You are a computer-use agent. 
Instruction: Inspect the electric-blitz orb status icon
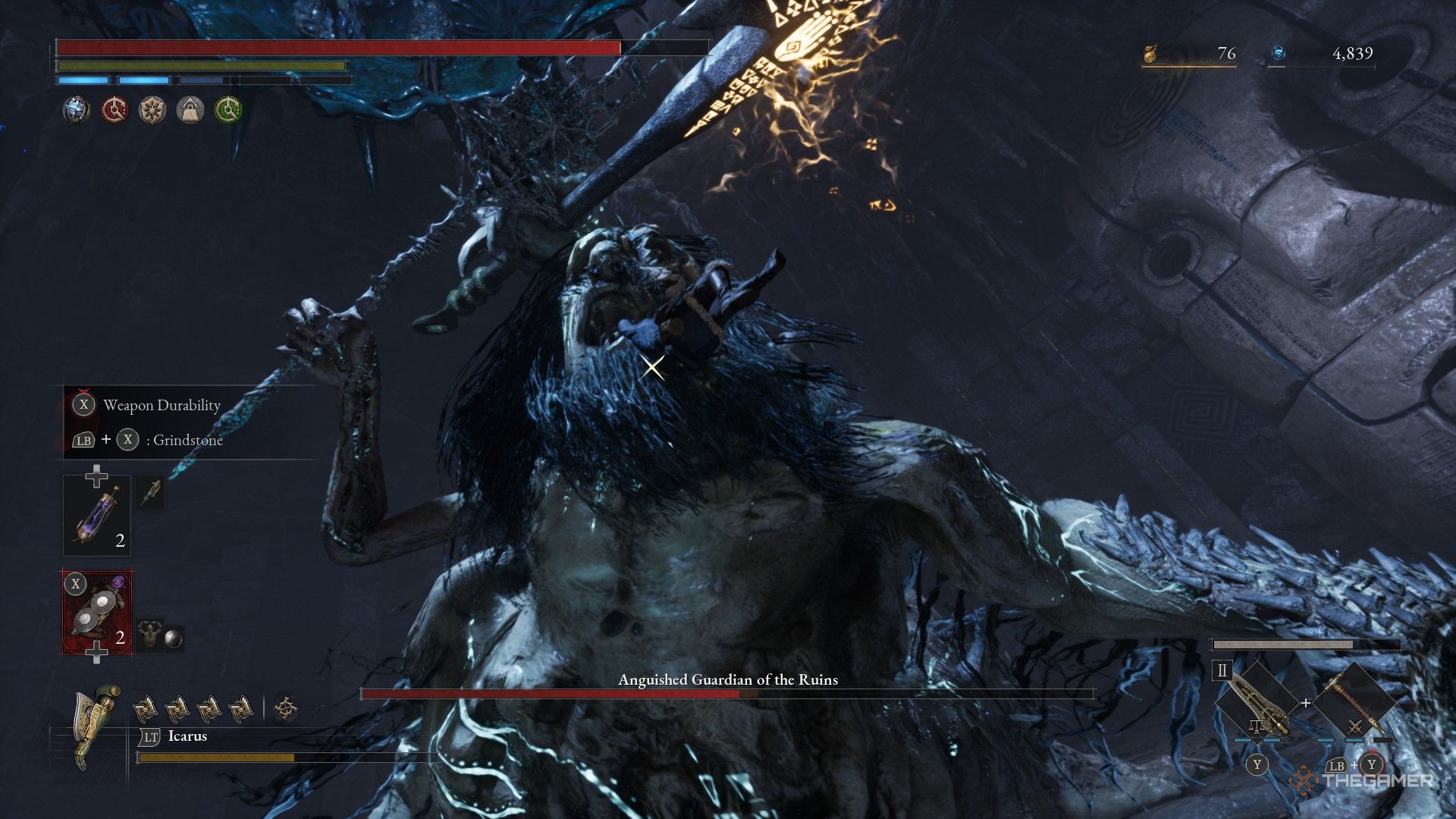[x=76, y=110]
